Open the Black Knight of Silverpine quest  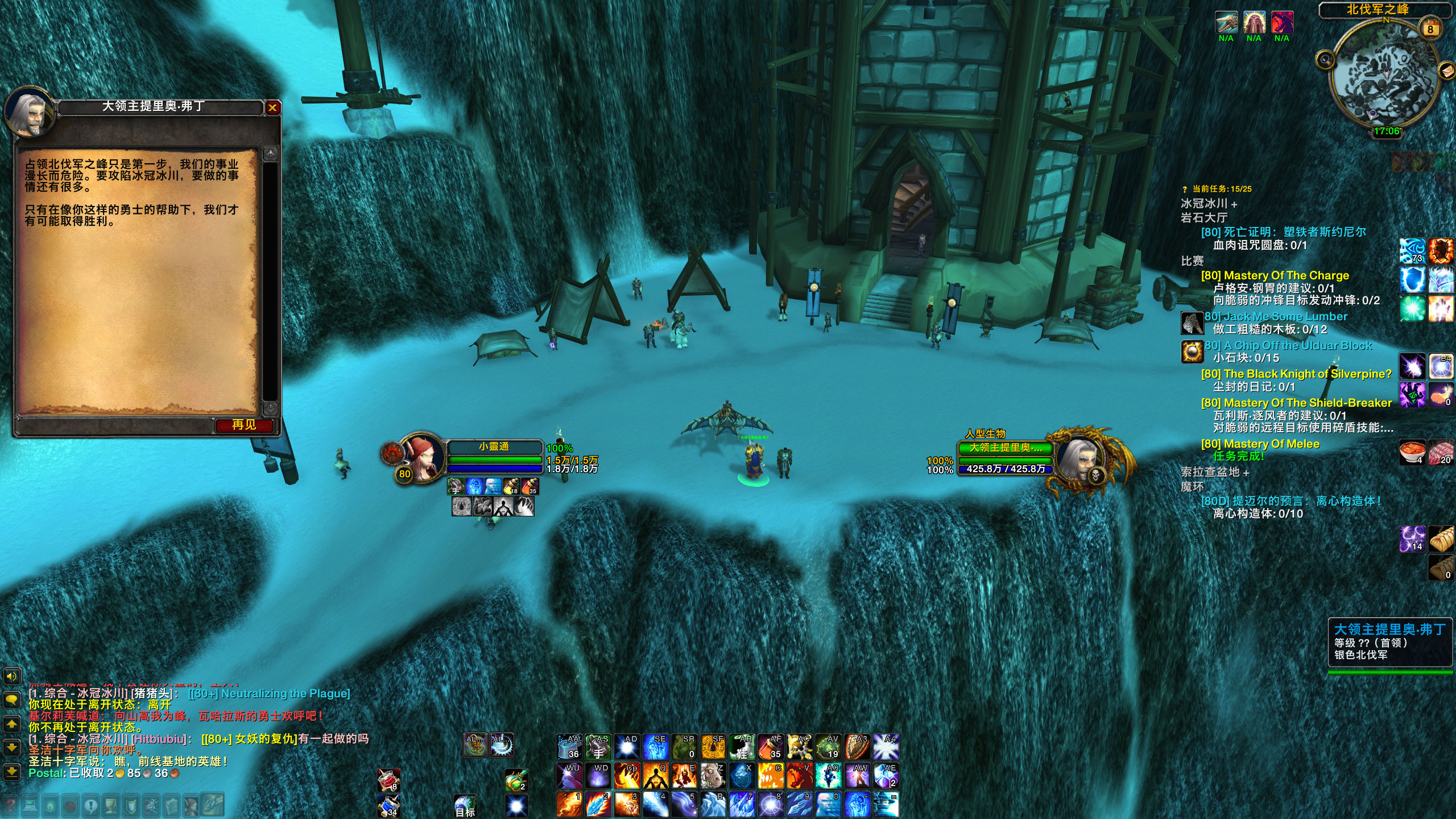[x=1296, y=374]
